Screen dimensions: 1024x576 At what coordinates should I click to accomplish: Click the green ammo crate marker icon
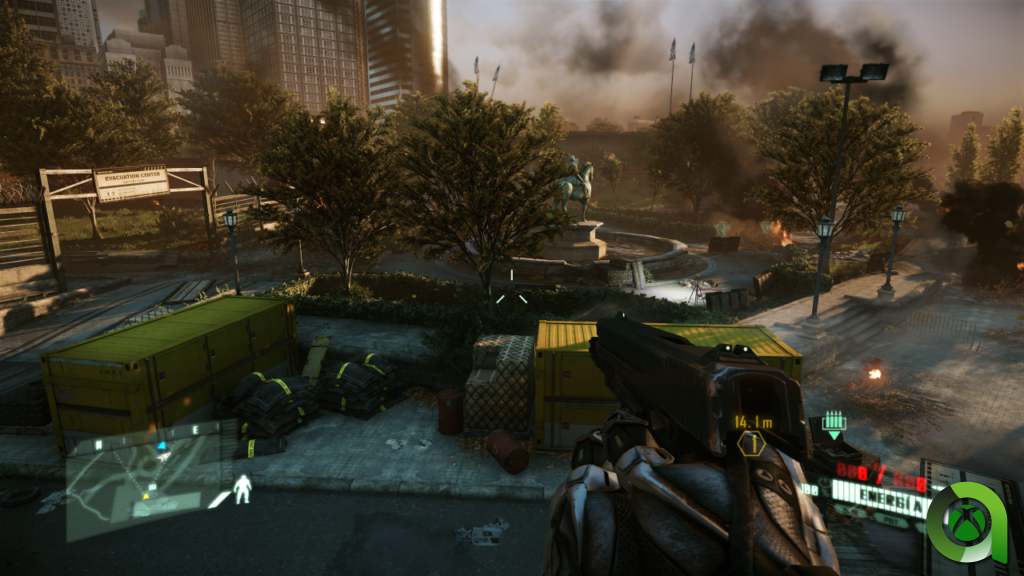(x=833, y=424)
